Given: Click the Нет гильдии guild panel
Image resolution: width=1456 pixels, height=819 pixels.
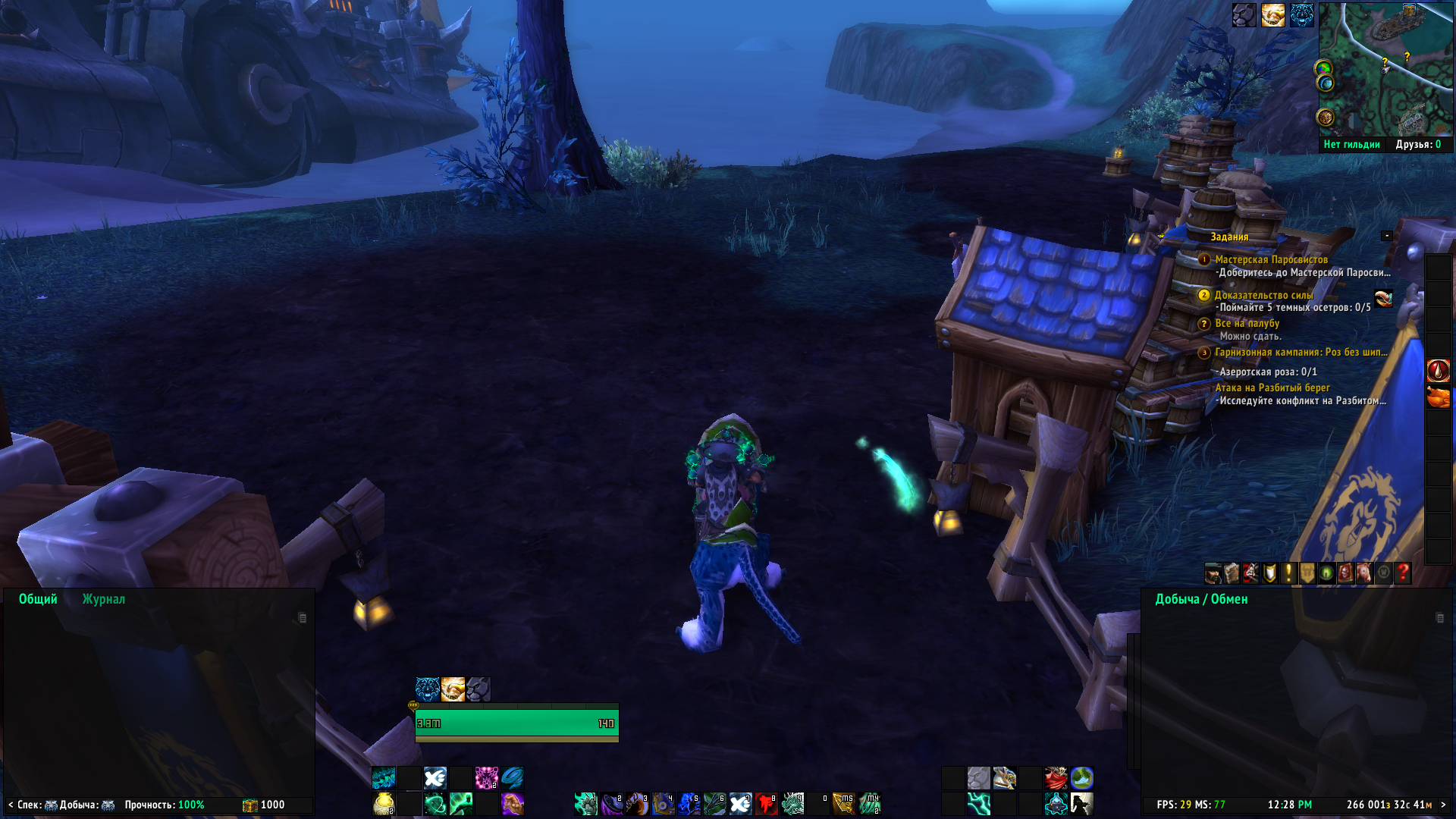Looking at the screenshot, I should point(1351,144).
